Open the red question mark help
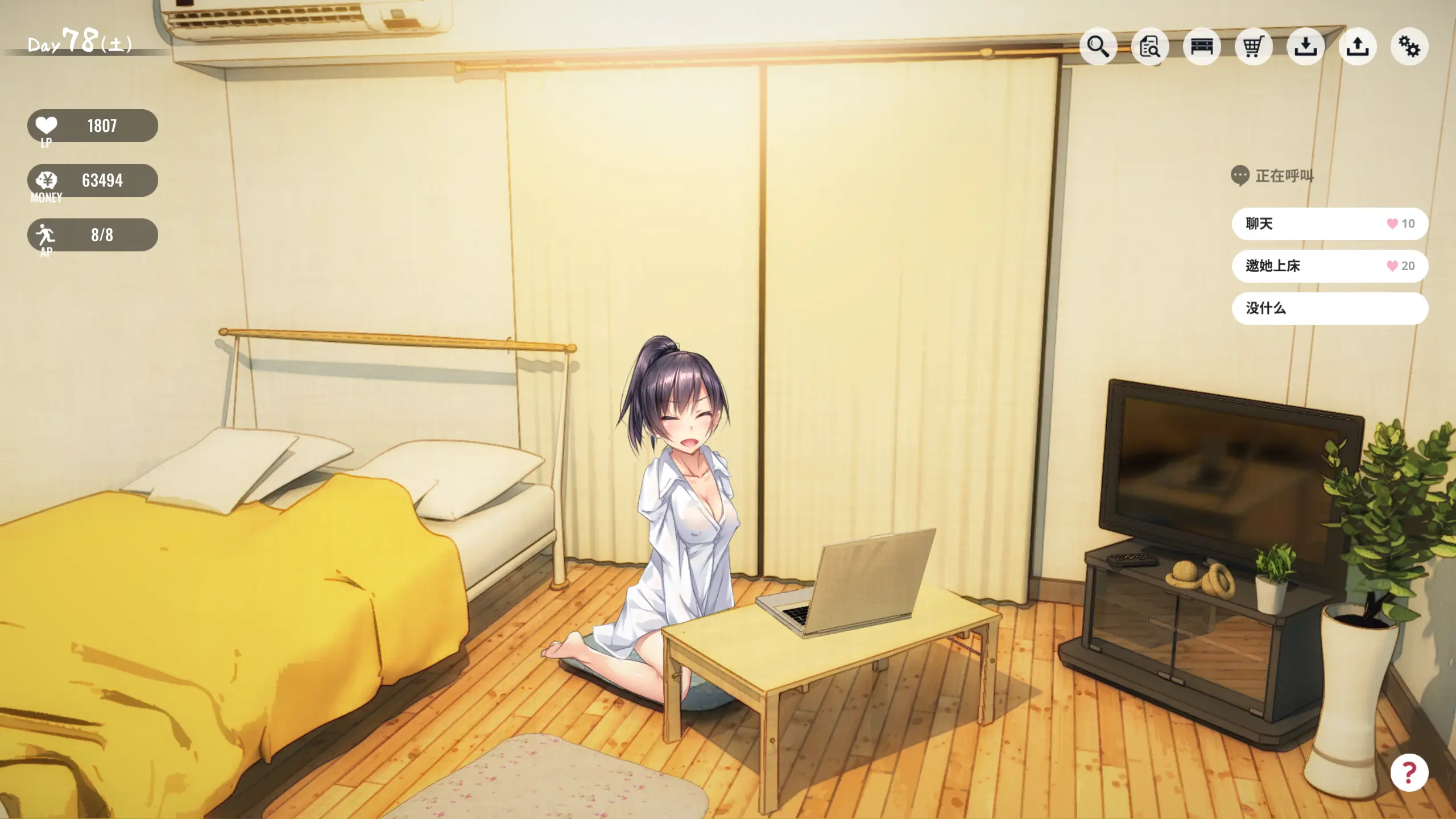1456x819 pixels. 1409,772
